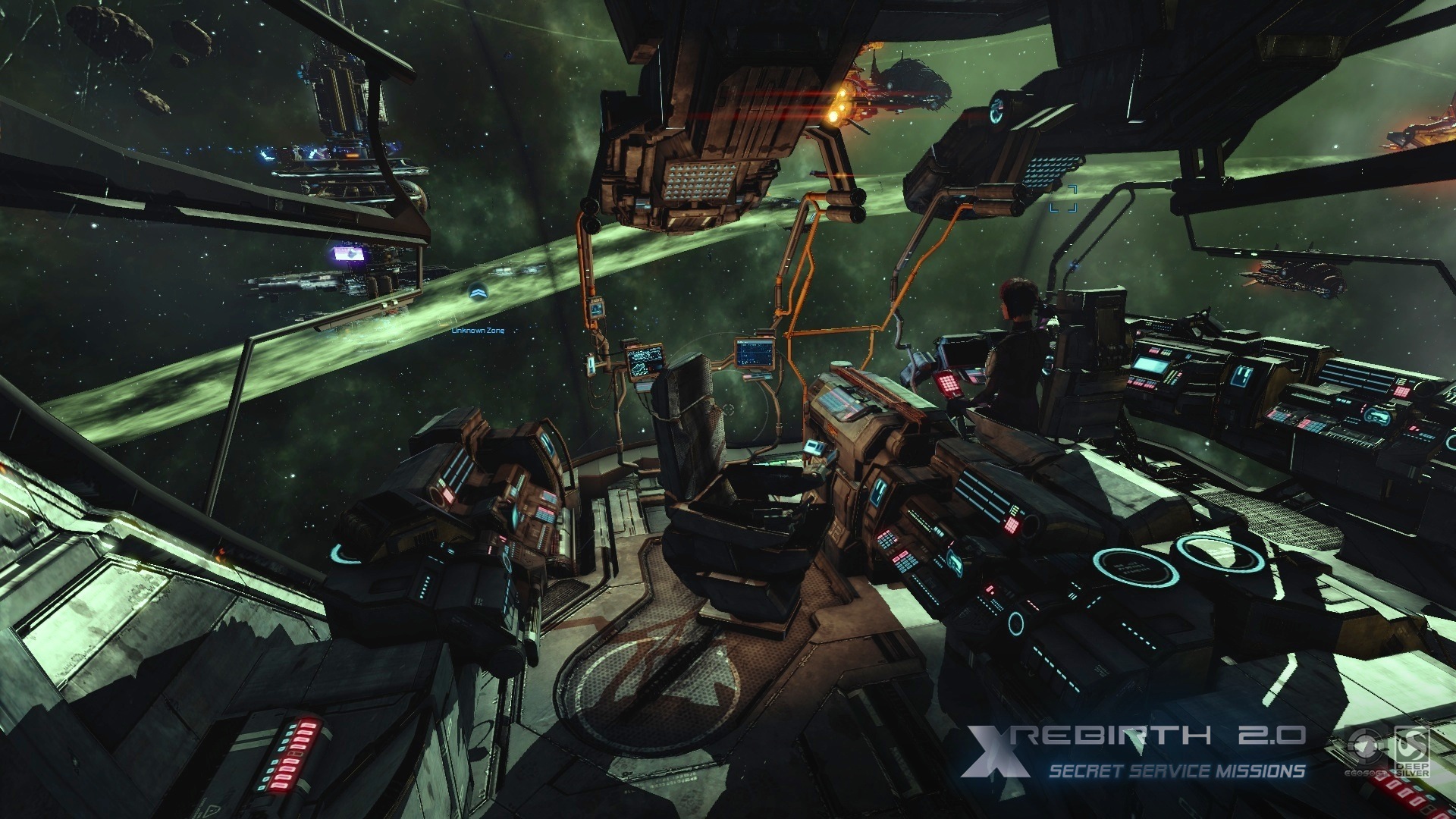
Task: Click the blue target selection bracket
Action: pos(1063,198)
